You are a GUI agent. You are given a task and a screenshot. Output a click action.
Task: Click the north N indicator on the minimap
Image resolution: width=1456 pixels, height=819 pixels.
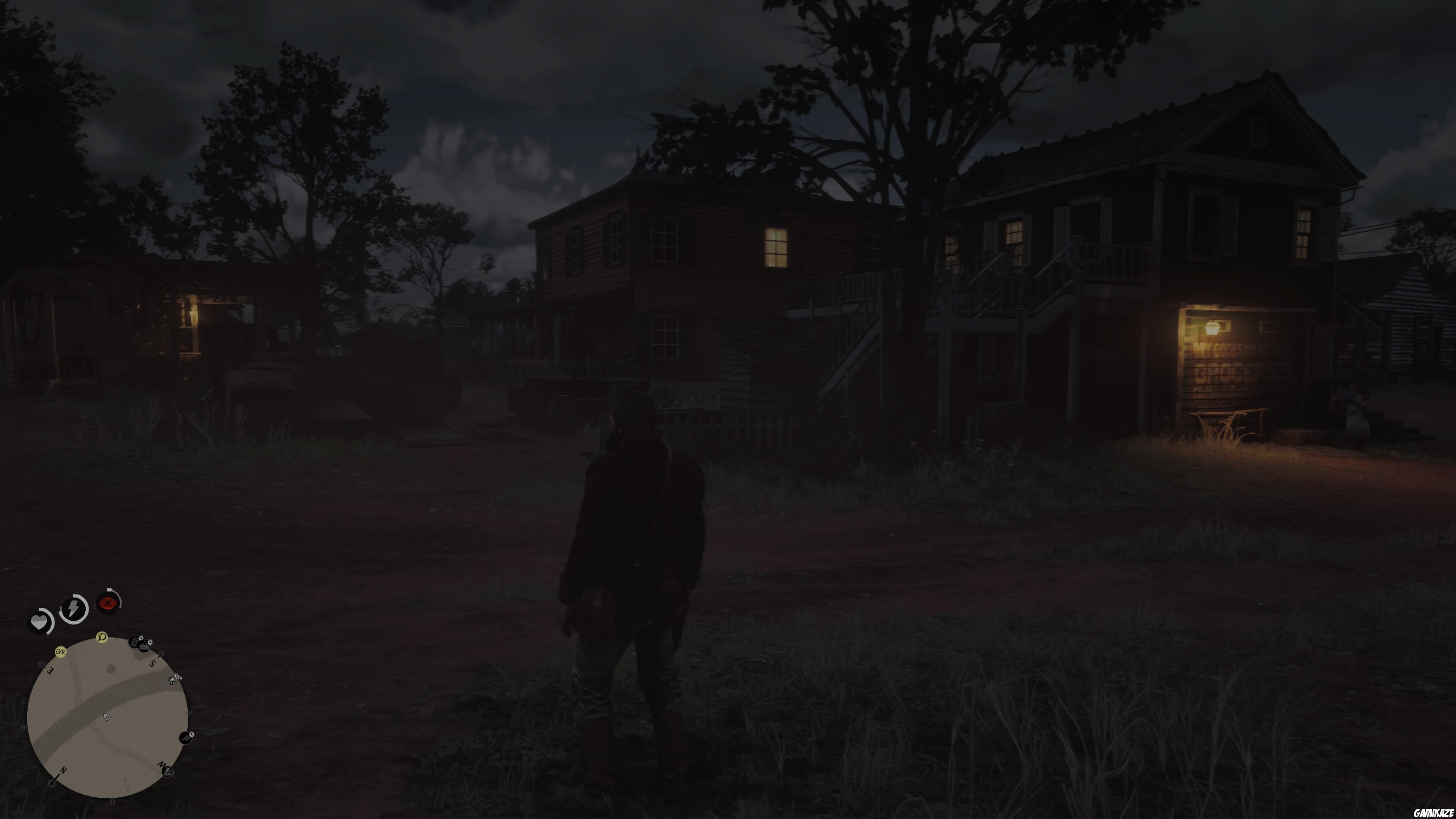(63, 770)
